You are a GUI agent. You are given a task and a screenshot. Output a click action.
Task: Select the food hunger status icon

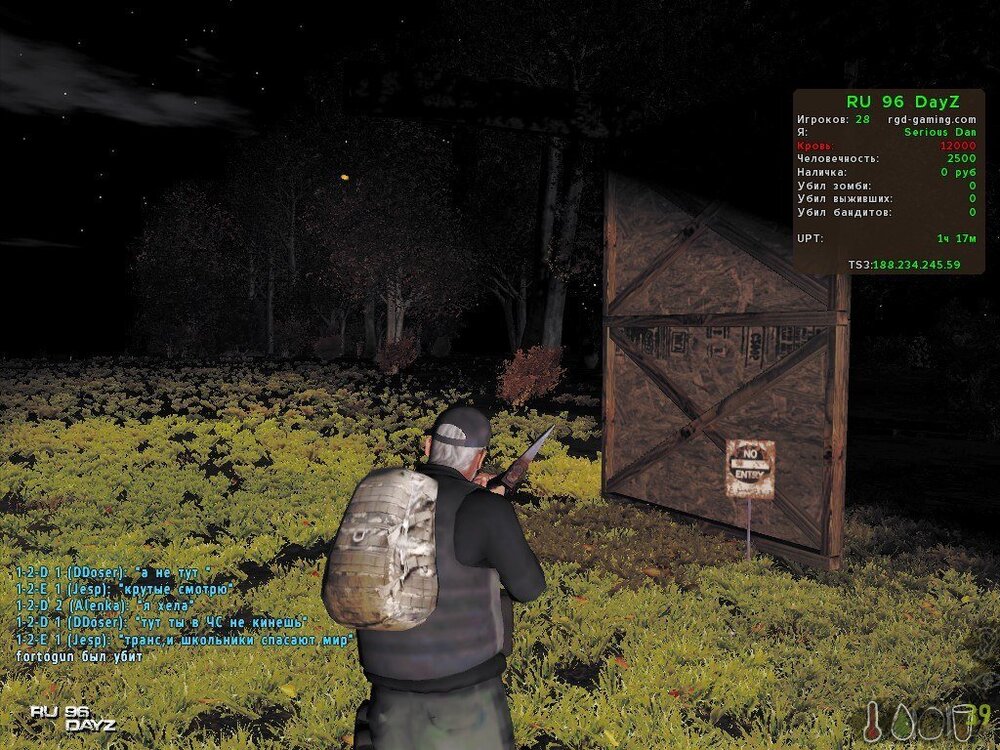coord(933,723)
